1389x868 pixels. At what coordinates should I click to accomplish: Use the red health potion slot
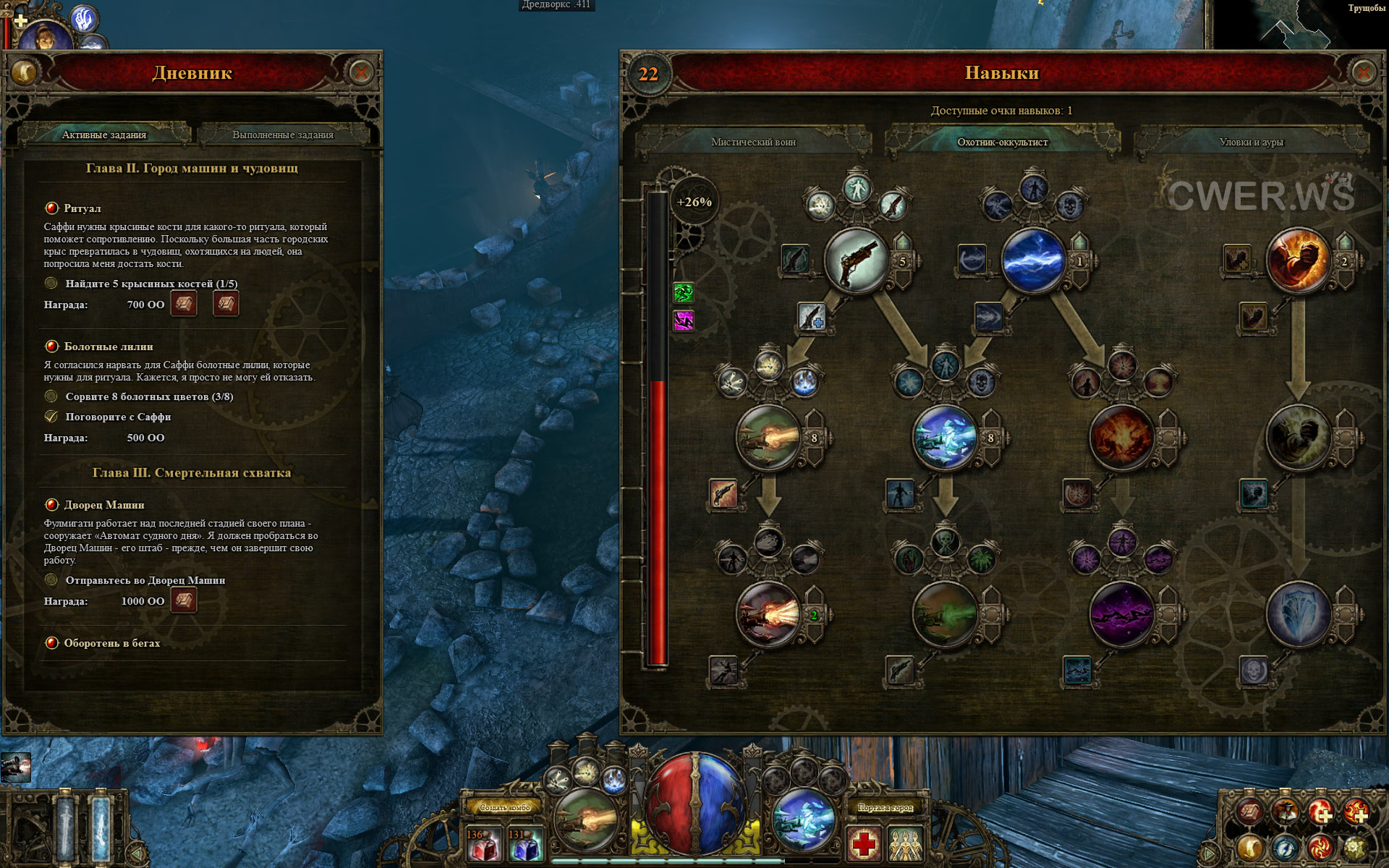483,845
